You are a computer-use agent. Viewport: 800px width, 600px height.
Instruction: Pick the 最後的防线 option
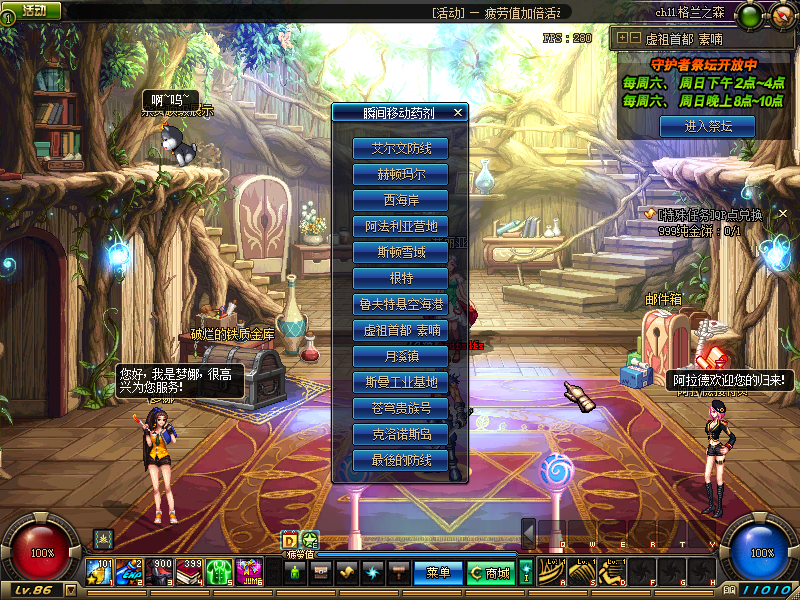pyautogui.click(x=400, y=460)
